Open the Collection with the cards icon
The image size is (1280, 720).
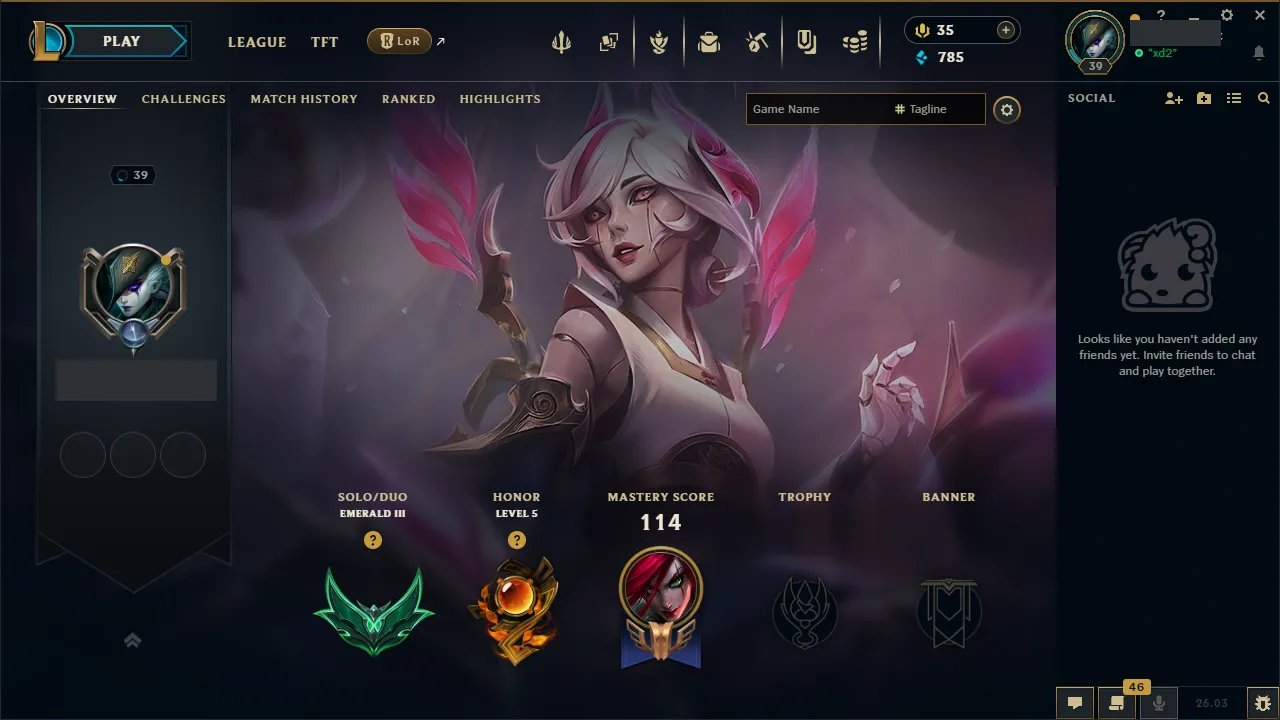pos(609,42)
